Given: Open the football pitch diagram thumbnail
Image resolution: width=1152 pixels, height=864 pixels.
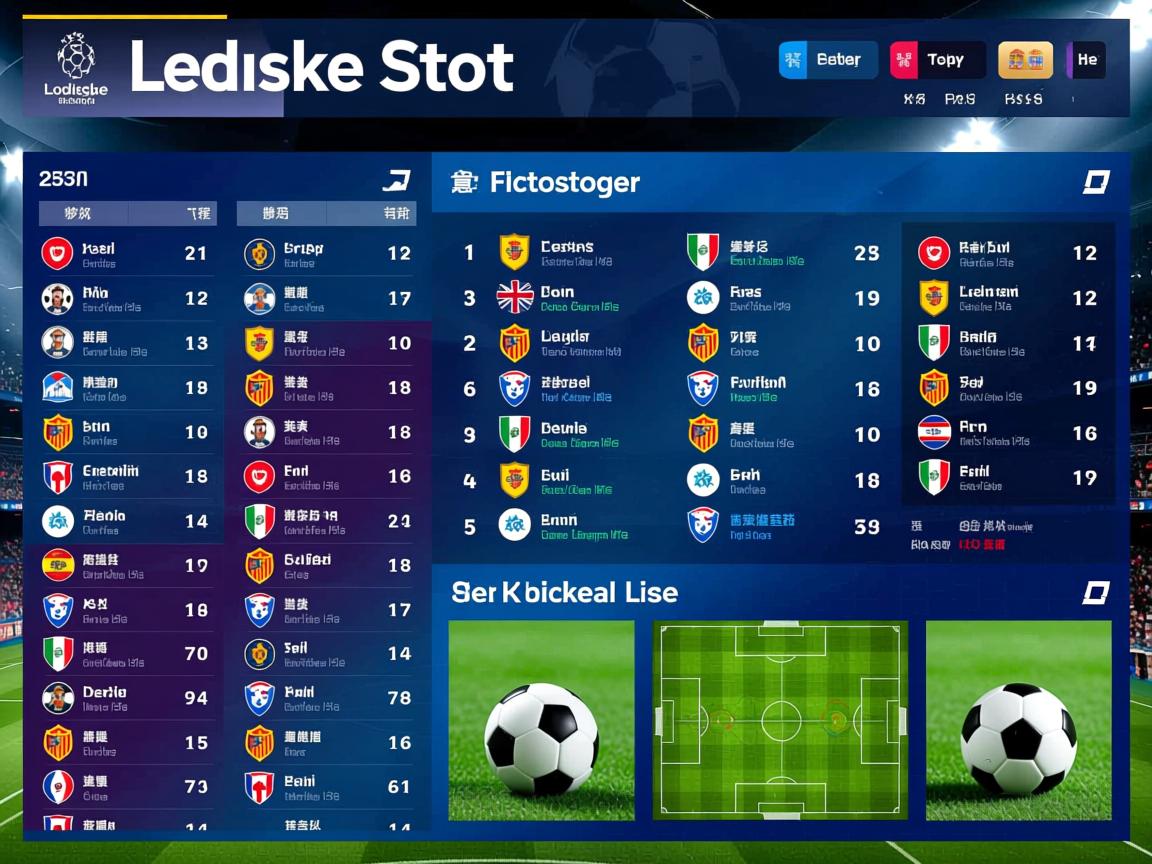Looking at the screenshot, I should [x=780, y=720].
